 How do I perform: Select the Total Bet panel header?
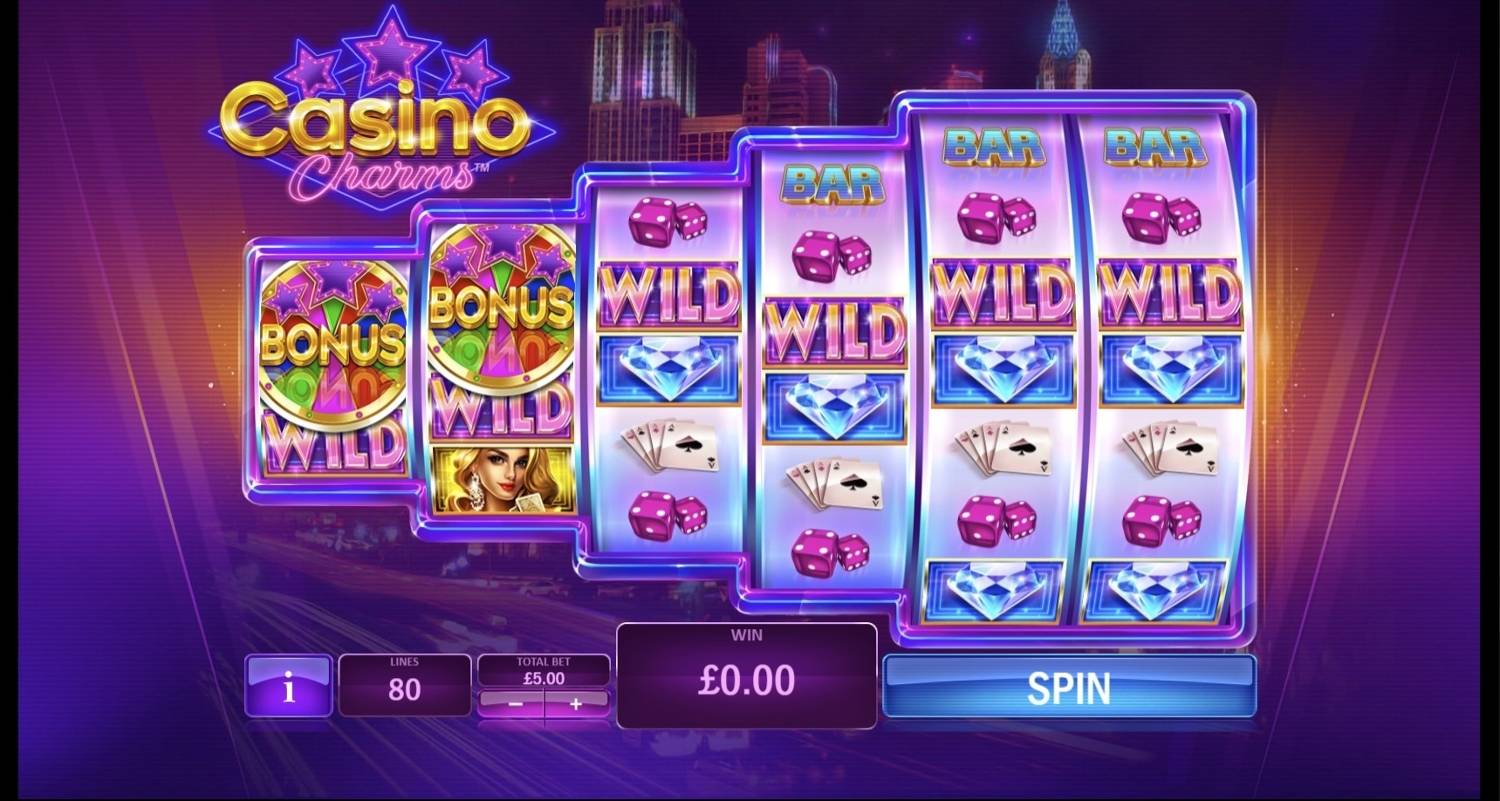(542, 662)
